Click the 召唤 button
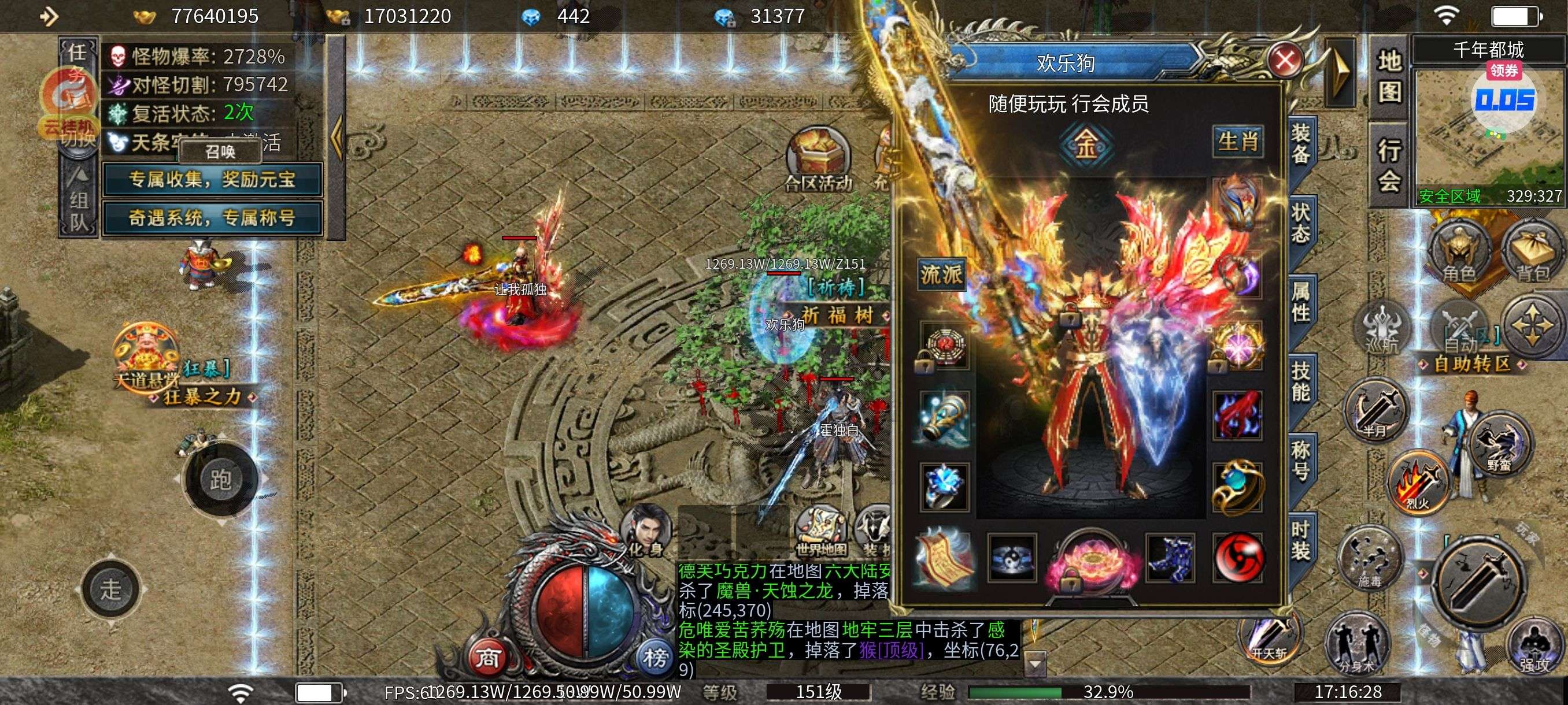This screenshot has height=705, width=1568. (x=220, y=151)
